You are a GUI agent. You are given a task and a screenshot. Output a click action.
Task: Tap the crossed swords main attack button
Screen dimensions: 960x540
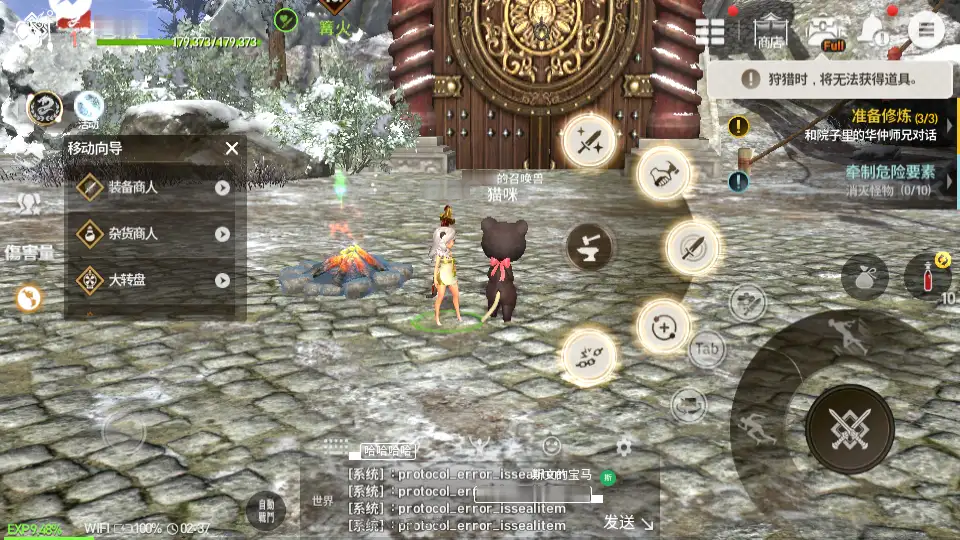coord(849,428)
